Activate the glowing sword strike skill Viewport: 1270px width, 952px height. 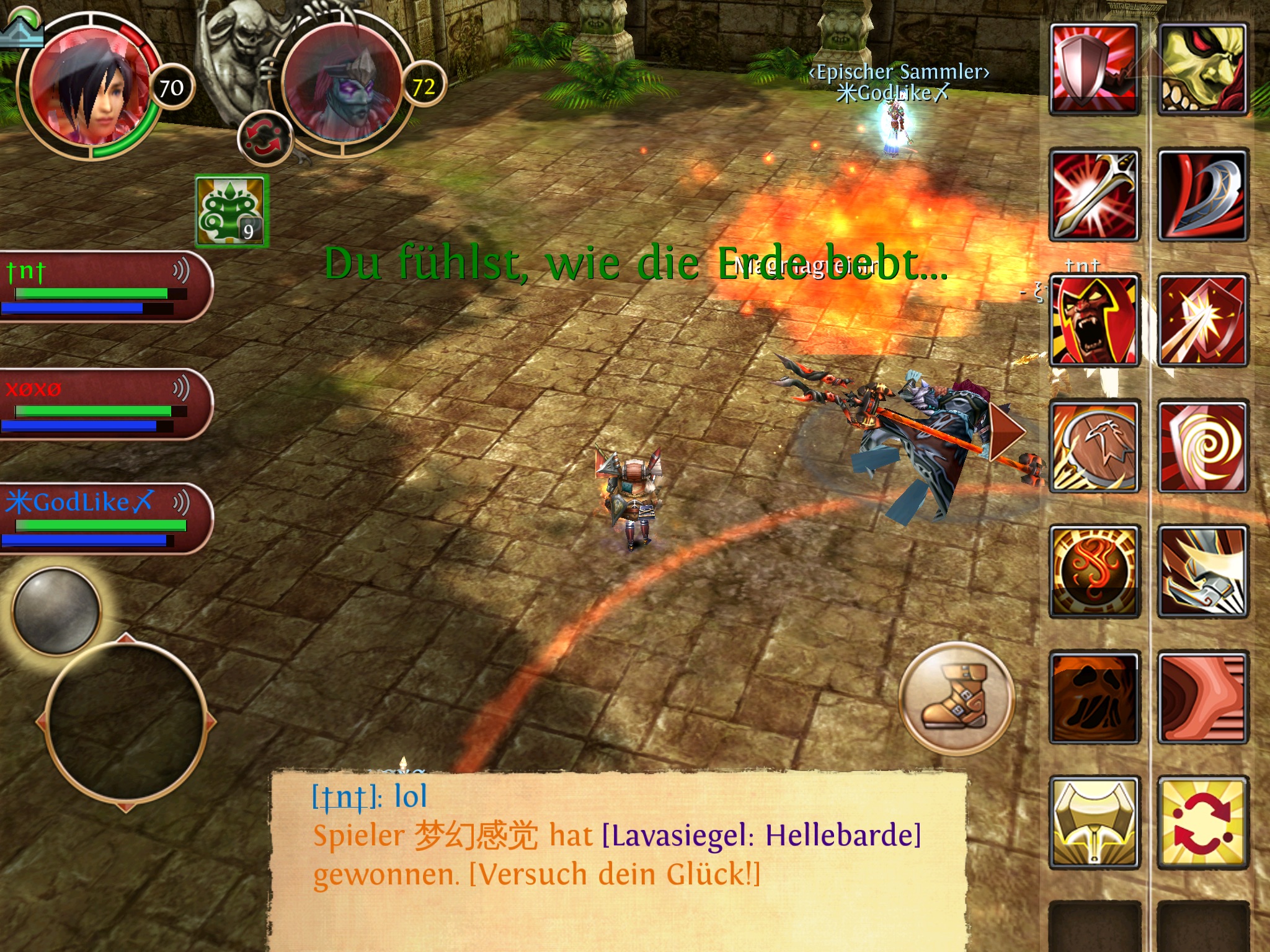pos(1095,195)
